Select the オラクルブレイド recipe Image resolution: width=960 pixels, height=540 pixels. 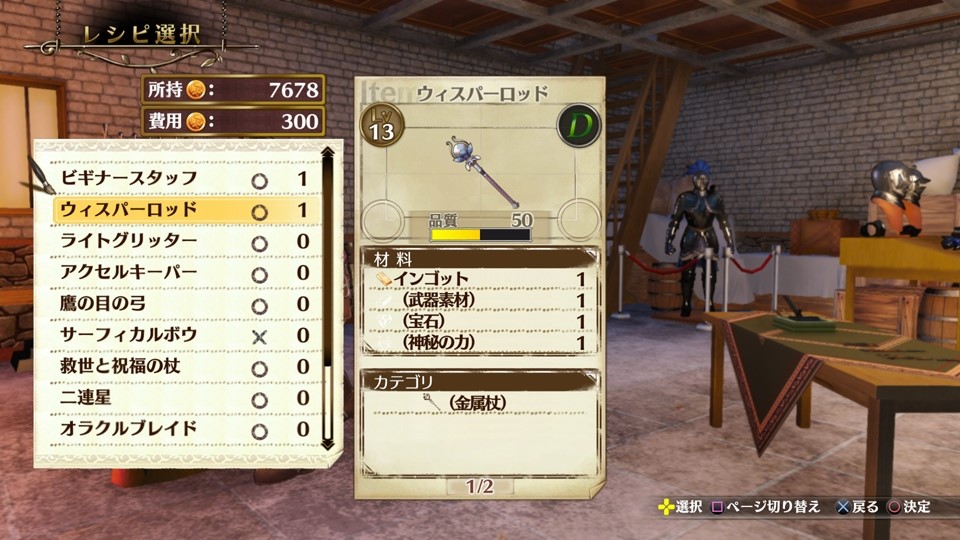click(185, 429)
